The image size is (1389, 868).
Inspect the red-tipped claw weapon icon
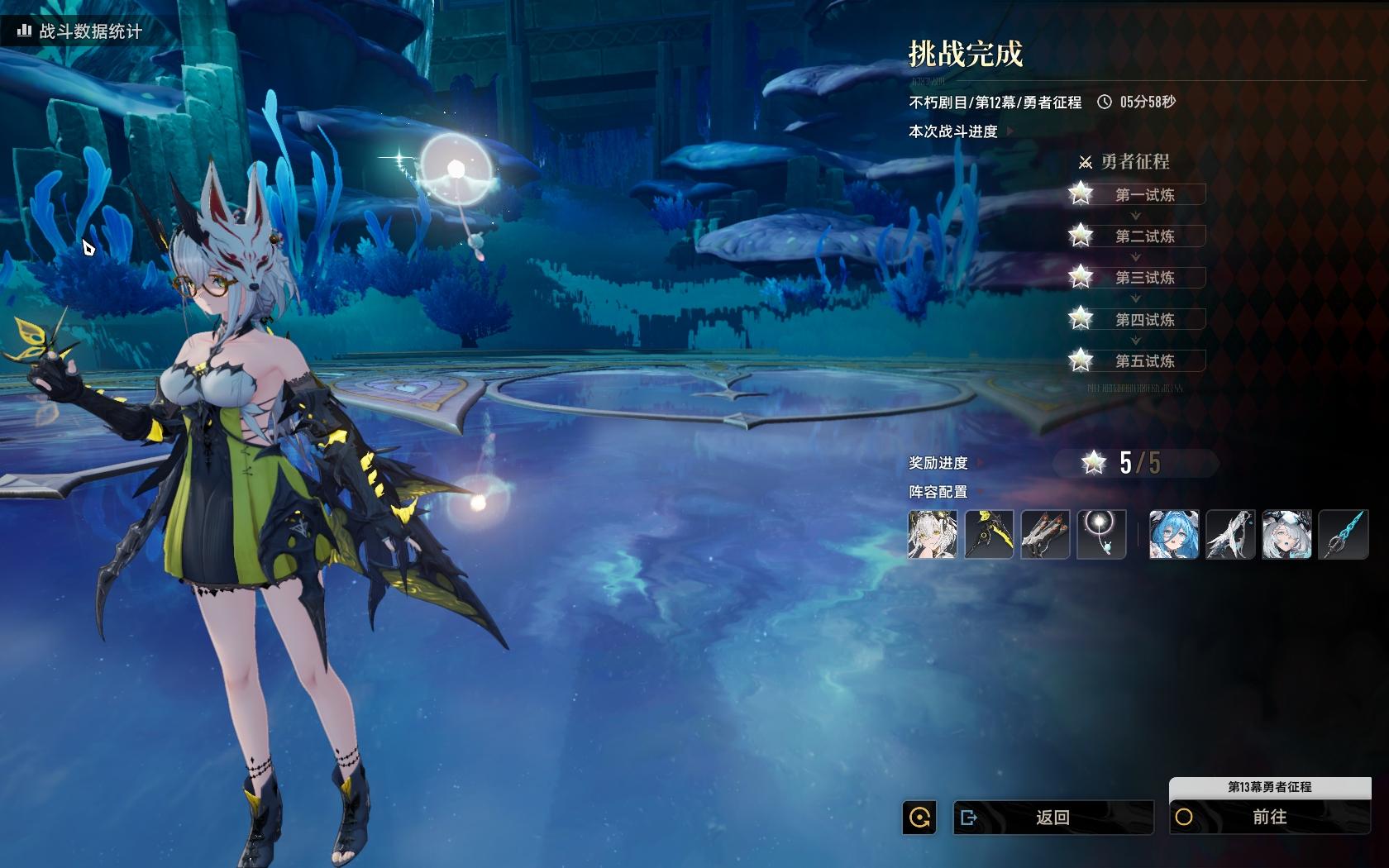[1045, 534]
